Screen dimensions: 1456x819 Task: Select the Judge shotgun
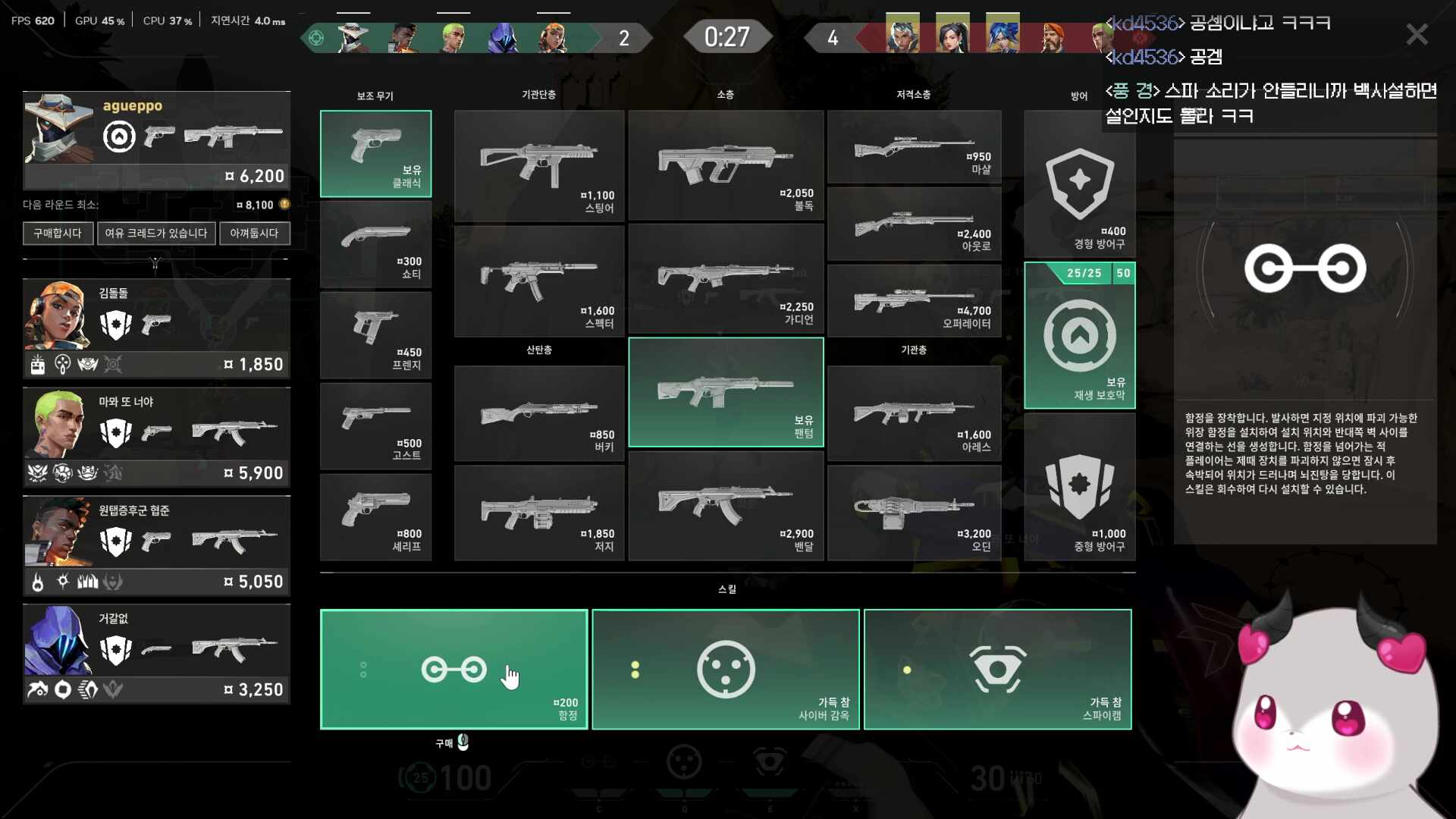pyautogui.click(x=538, y=513)
